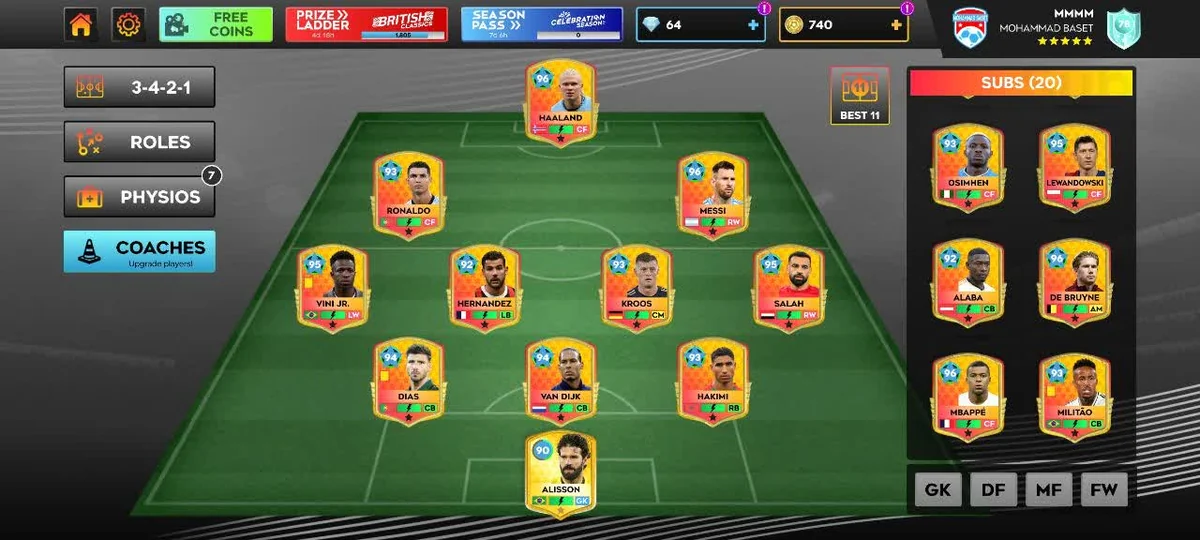Go to the home screen icon

(x=81, y=25)
